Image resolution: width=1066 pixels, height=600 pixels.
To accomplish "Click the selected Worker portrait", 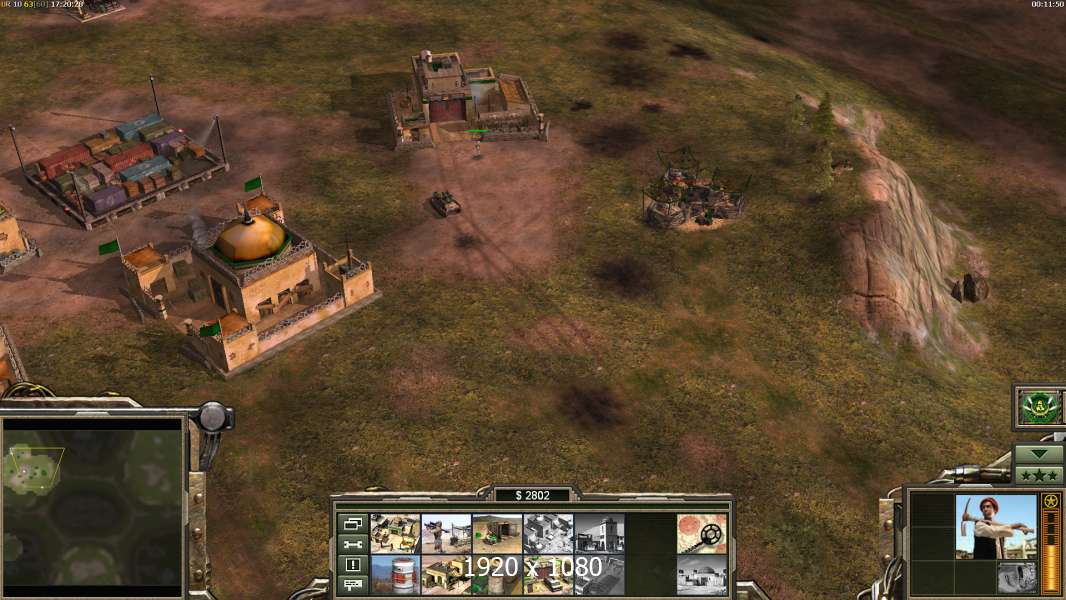I will point(995,526).
